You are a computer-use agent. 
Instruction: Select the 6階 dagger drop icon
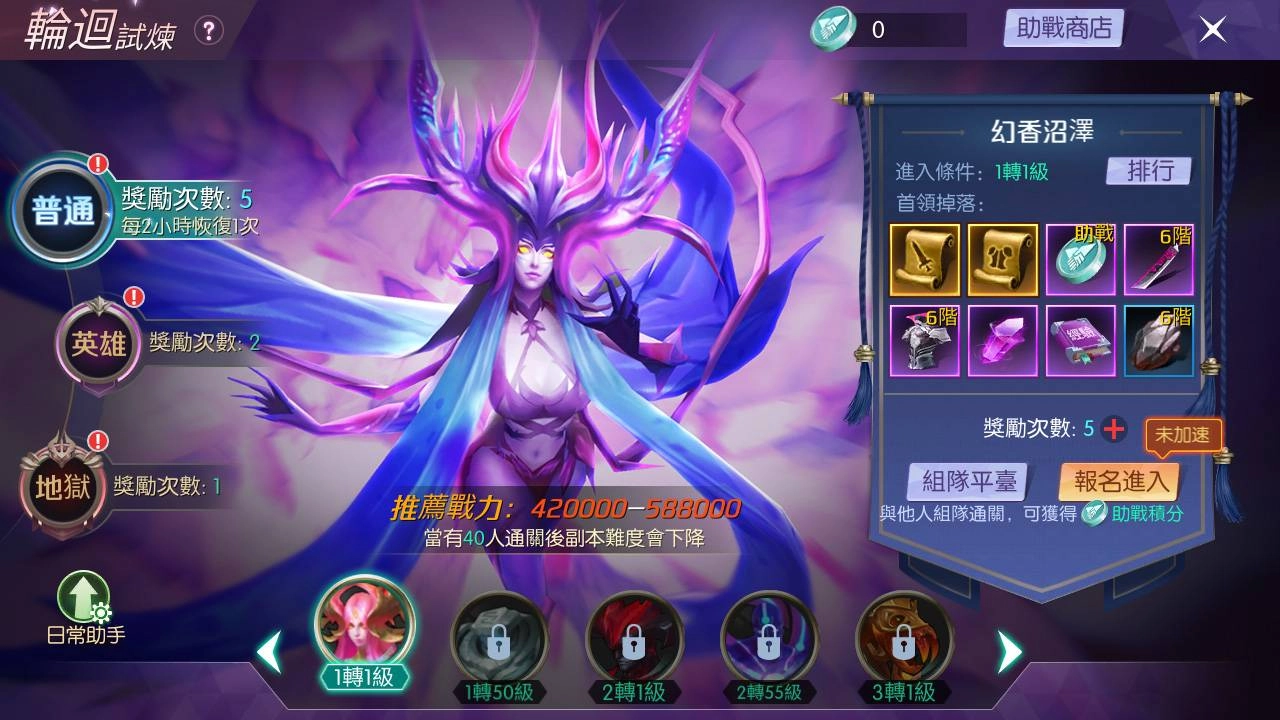pyautogui.click(x=1160, y=258)
